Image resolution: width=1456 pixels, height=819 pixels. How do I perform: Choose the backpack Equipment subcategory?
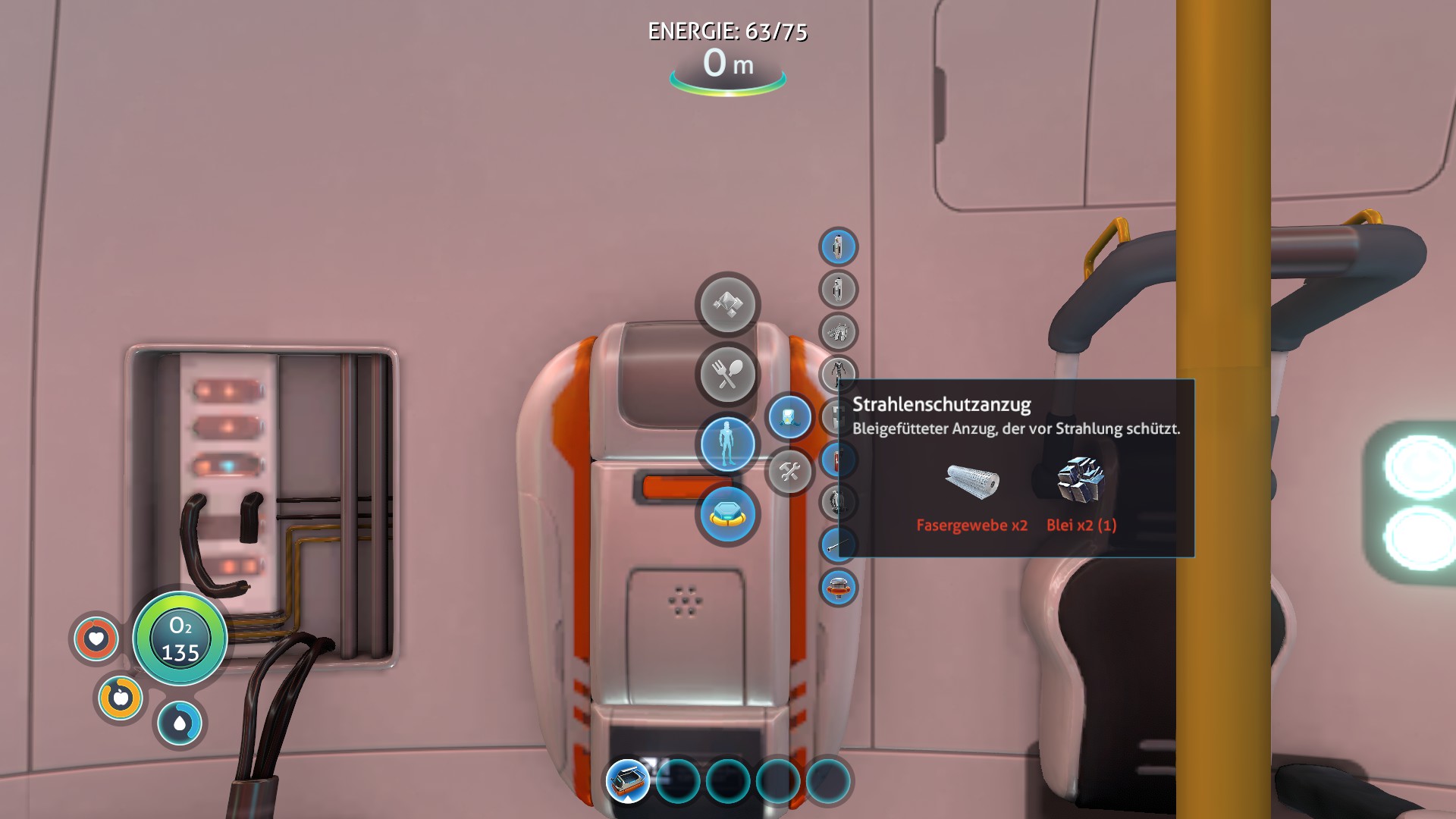point(789,417)
